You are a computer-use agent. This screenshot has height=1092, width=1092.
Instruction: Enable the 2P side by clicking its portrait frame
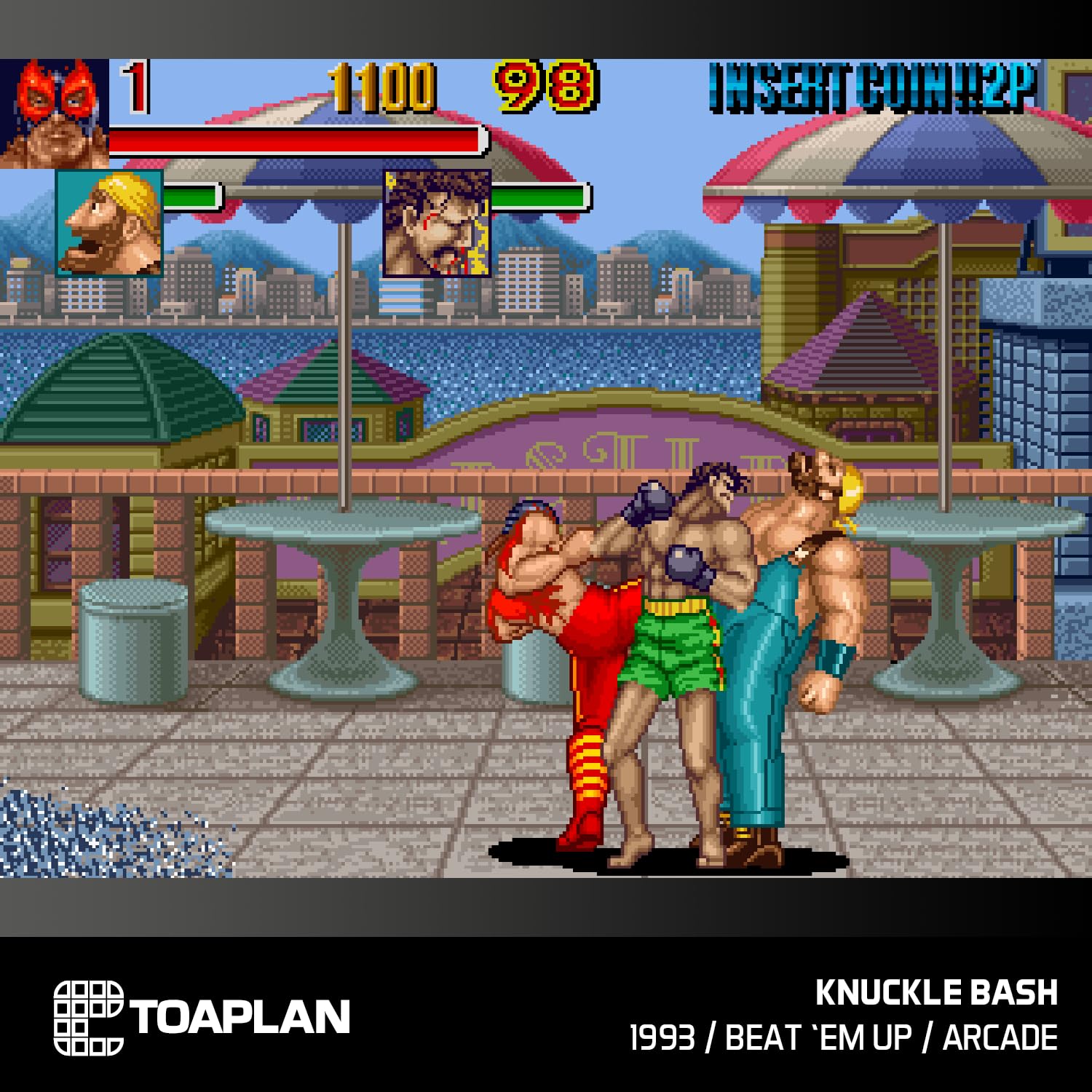(435, 223)
